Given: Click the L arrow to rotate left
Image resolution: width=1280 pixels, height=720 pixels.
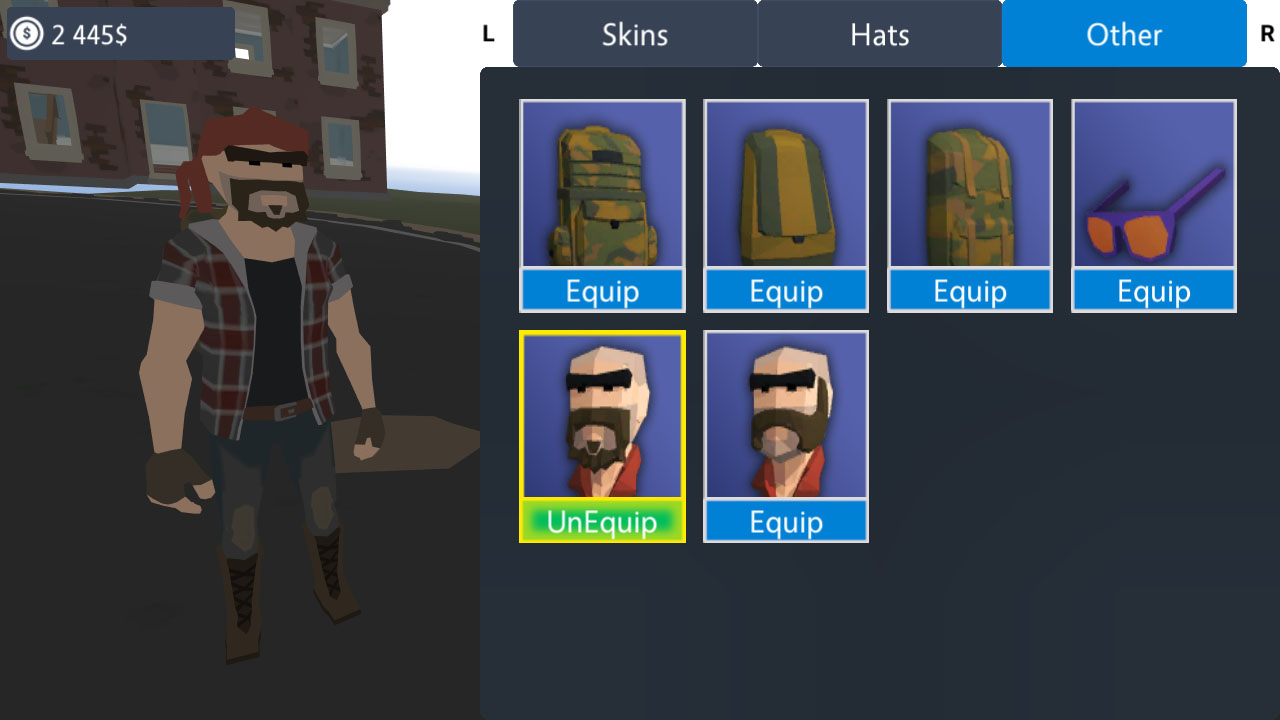Looking at the screenshot, I should coord(488,33).
